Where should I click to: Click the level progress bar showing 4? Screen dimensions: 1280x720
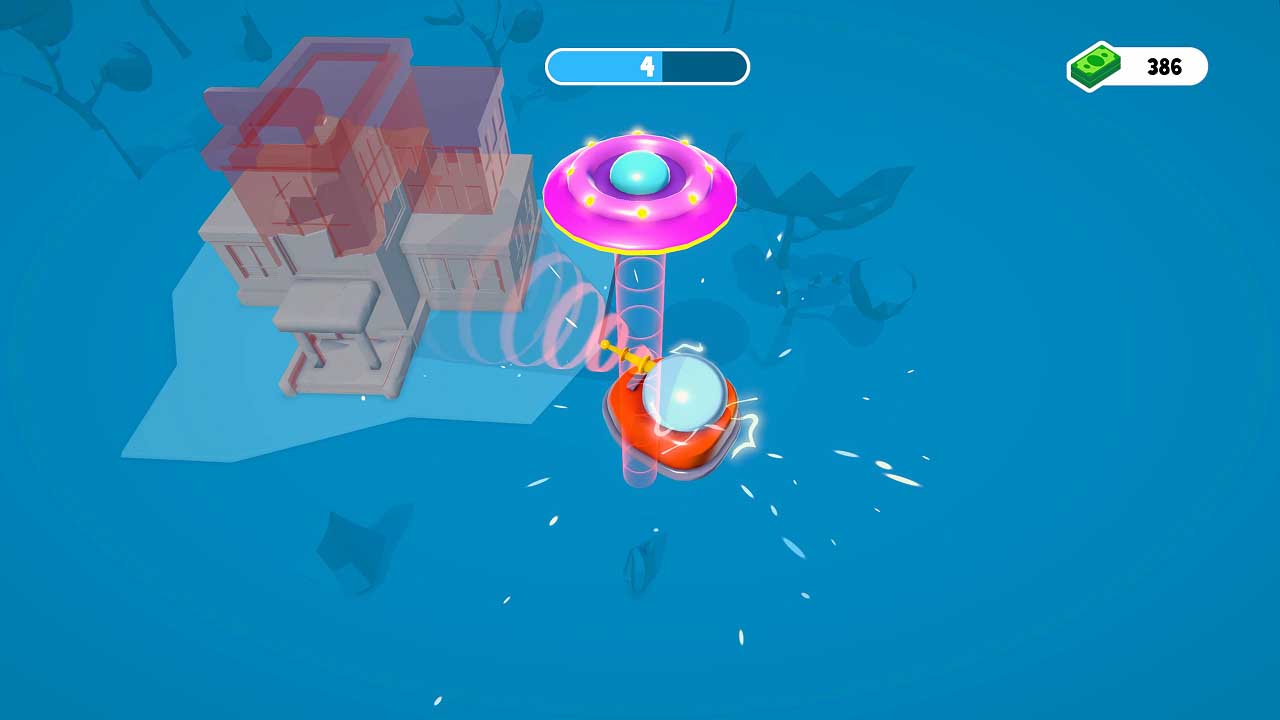[x=646, y=66]
